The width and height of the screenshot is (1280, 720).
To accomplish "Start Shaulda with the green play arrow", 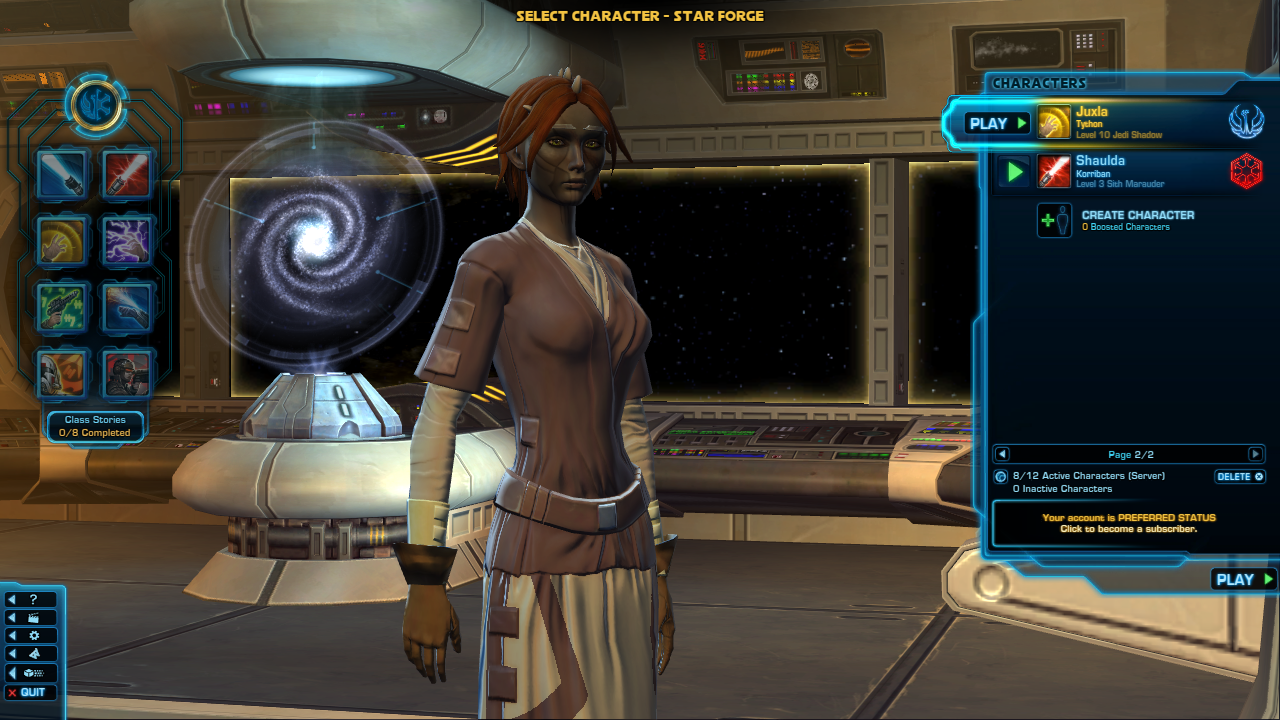I will coord(1014,172).
